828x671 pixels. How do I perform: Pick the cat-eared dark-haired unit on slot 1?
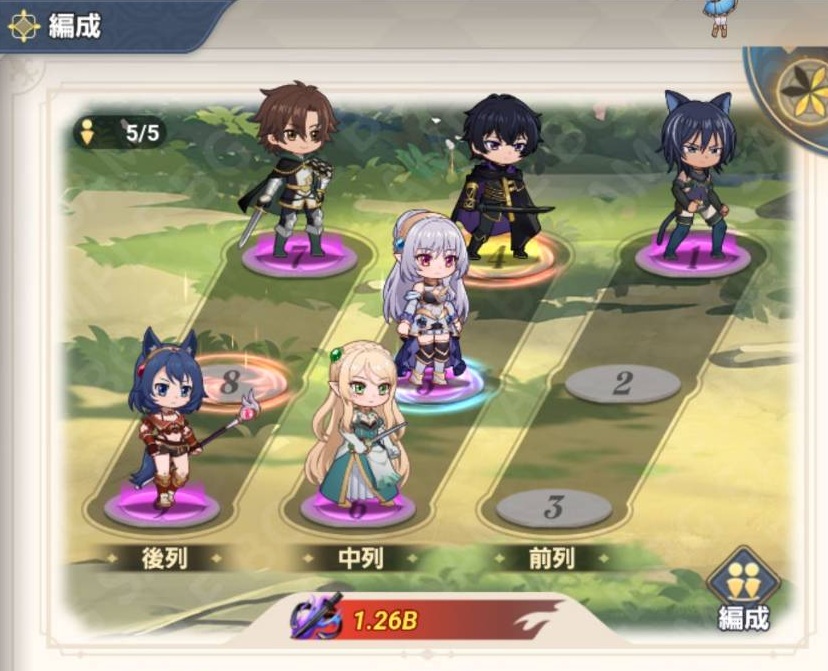point(696,172)
